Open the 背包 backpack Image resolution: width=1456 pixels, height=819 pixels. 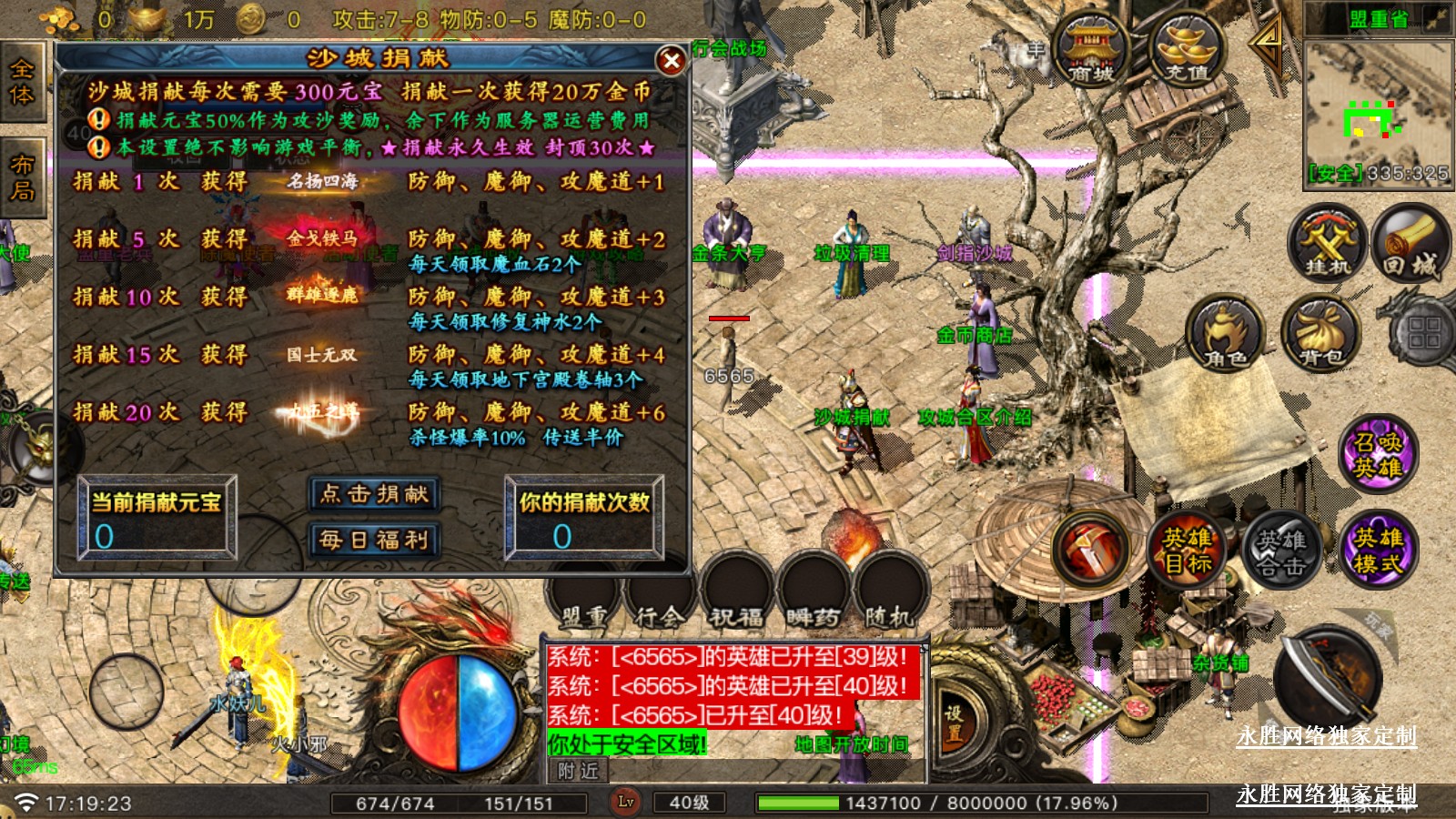coord(1321,335)
